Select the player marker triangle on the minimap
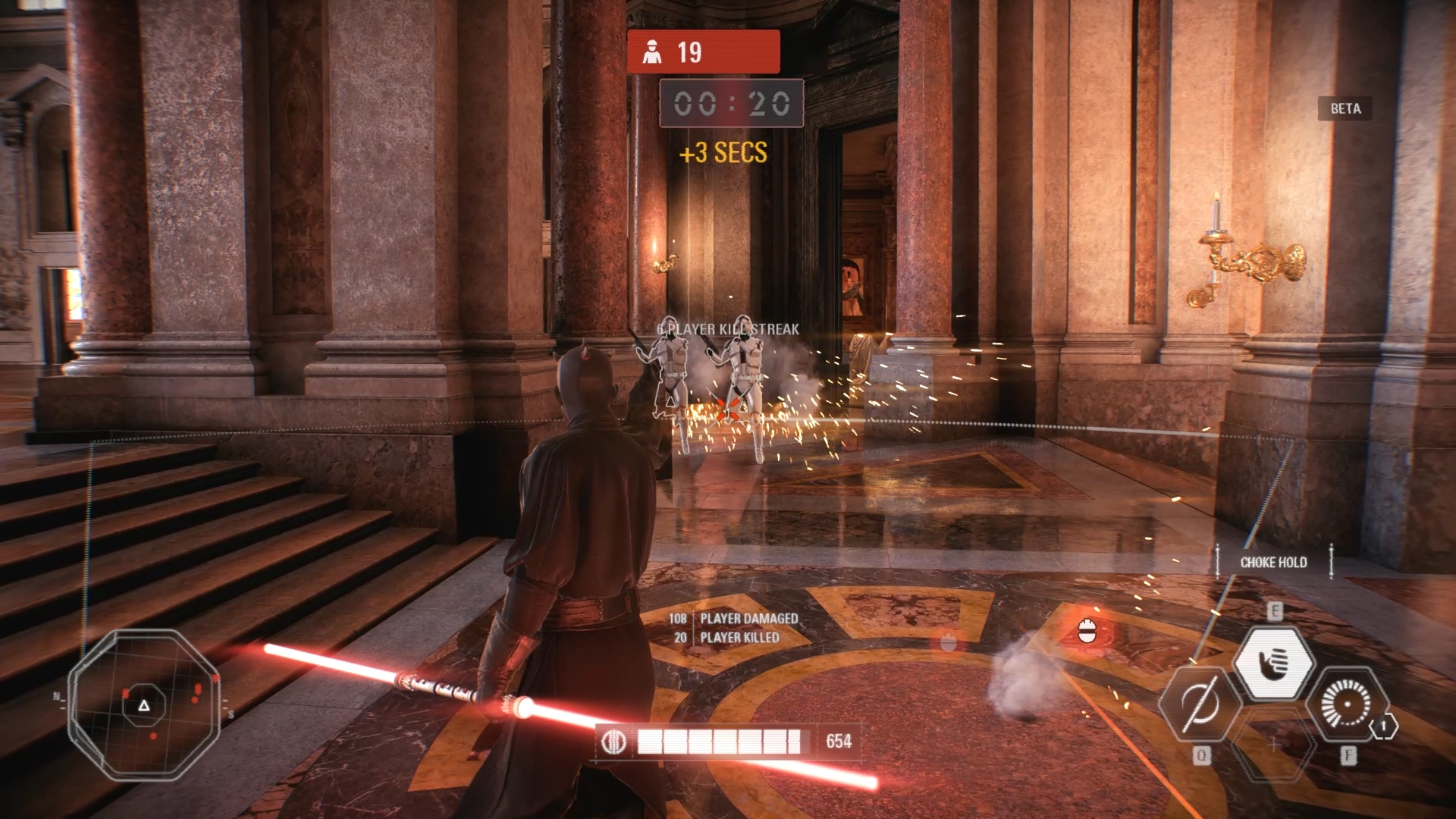Viewport: 1456px width, 819px height. tap(143, 707)
